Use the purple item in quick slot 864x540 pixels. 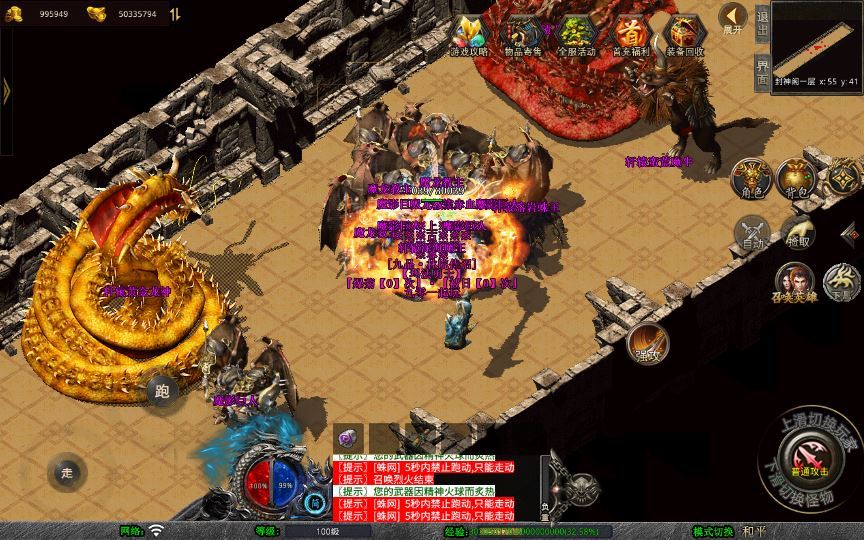[347, 438]
